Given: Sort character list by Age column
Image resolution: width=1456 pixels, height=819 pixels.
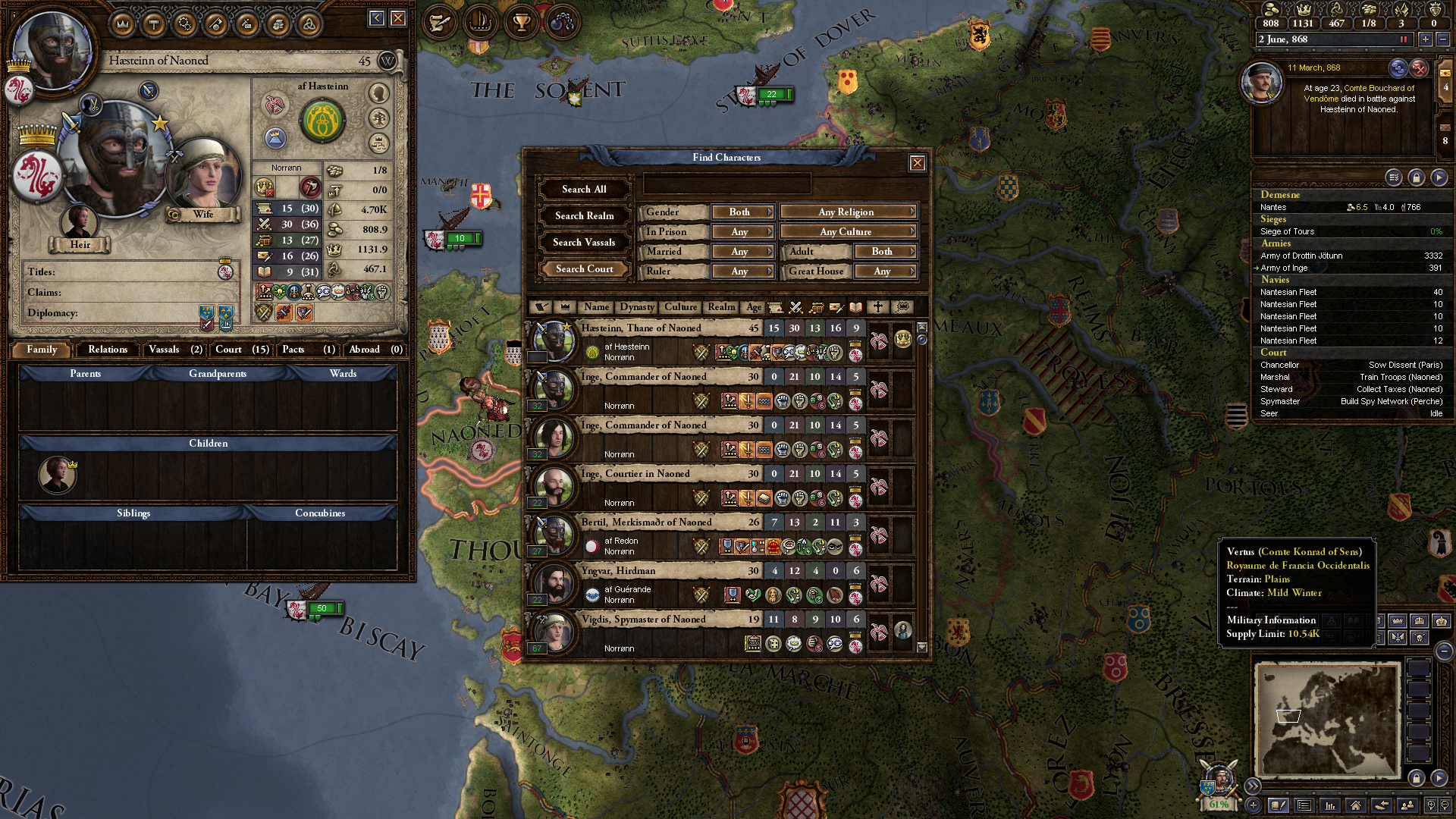Looking at the screenshot, I should [x=753, y=307].
